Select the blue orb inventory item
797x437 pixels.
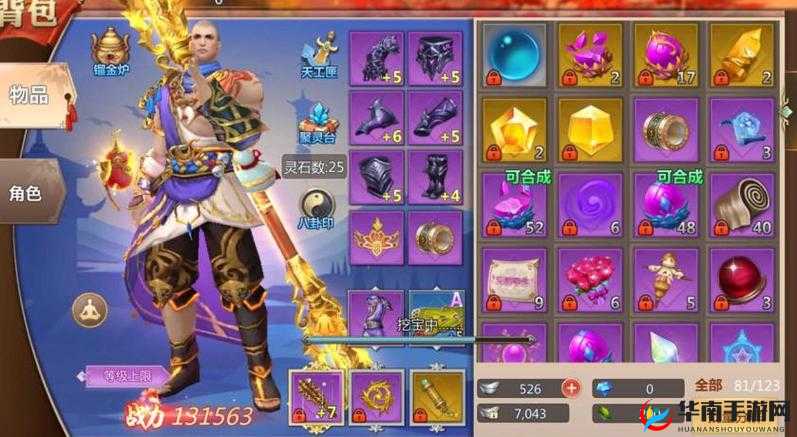[511, 55]
